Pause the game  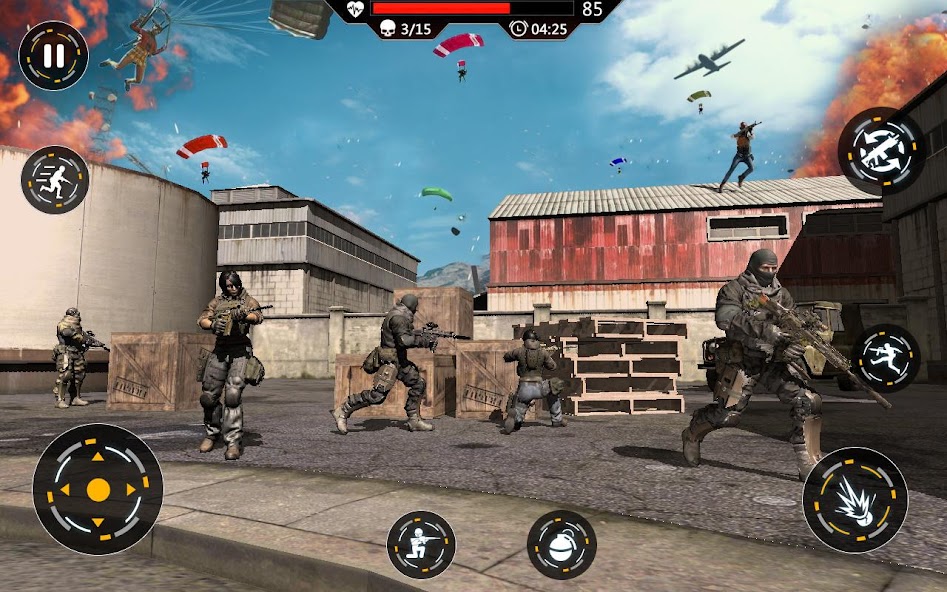[53, 56]
